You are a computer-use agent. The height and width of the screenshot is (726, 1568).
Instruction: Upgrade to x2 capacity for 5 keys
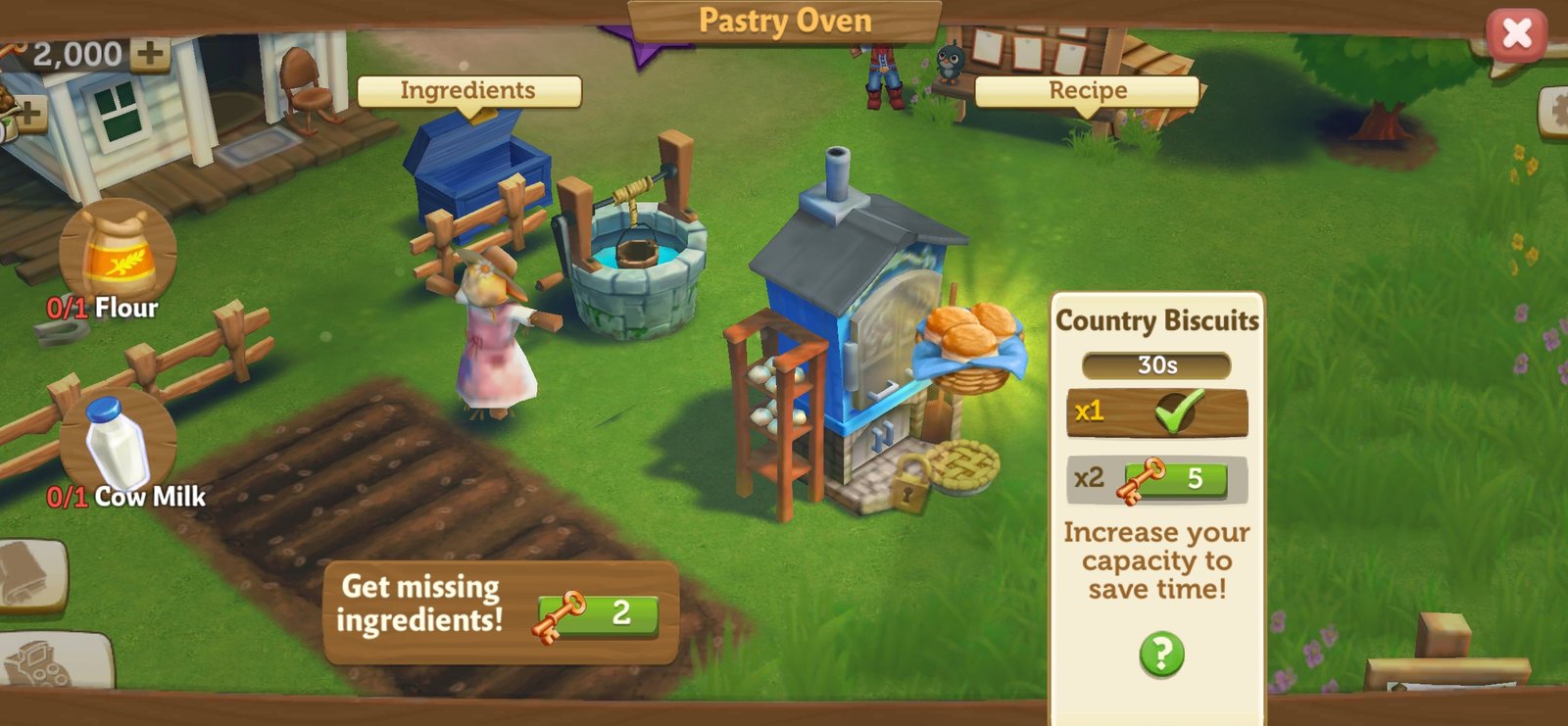(1174, 480)
